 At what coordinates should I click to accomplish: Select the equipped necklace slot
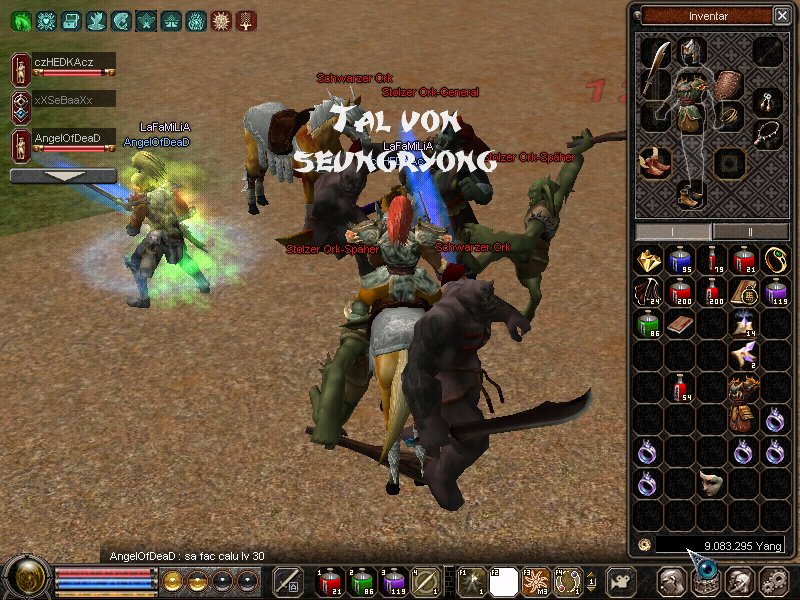pyautogui.click(x=767, y=134)
